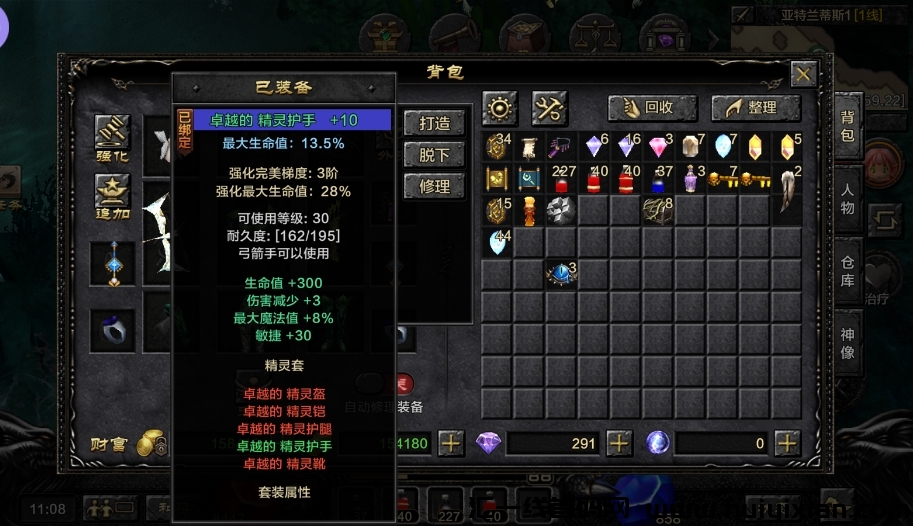913x526 pixels.
Task: Close the backpack window
Action: (x=803, y=74)
